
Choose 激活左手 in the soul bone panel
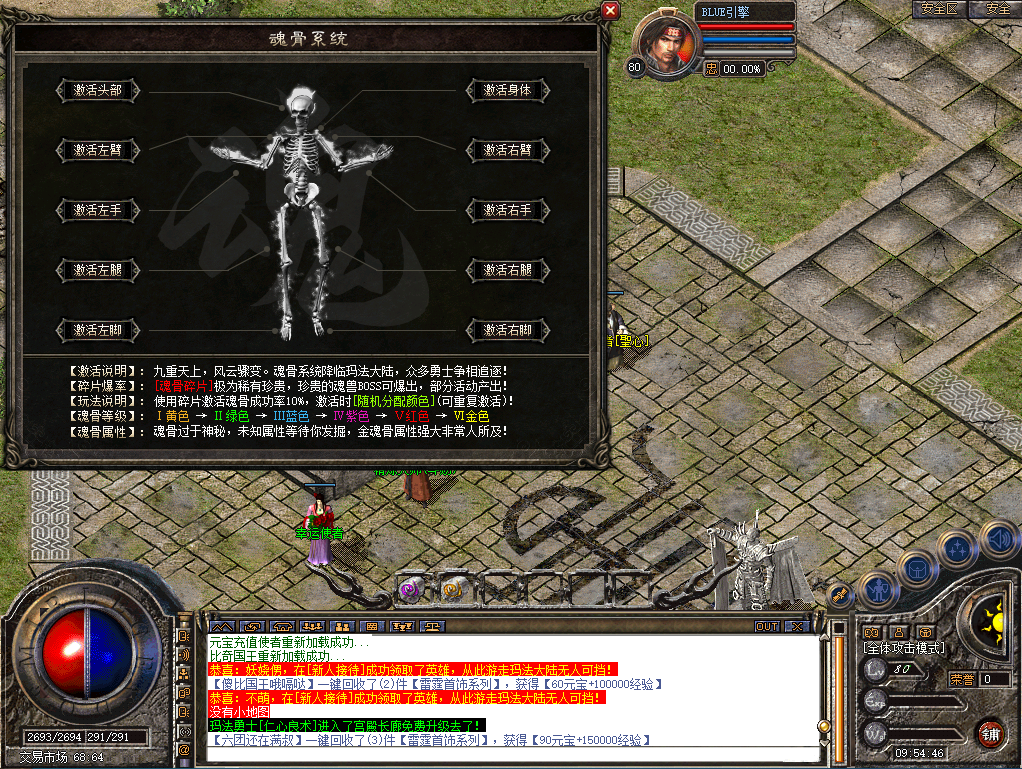click(97, 210)
